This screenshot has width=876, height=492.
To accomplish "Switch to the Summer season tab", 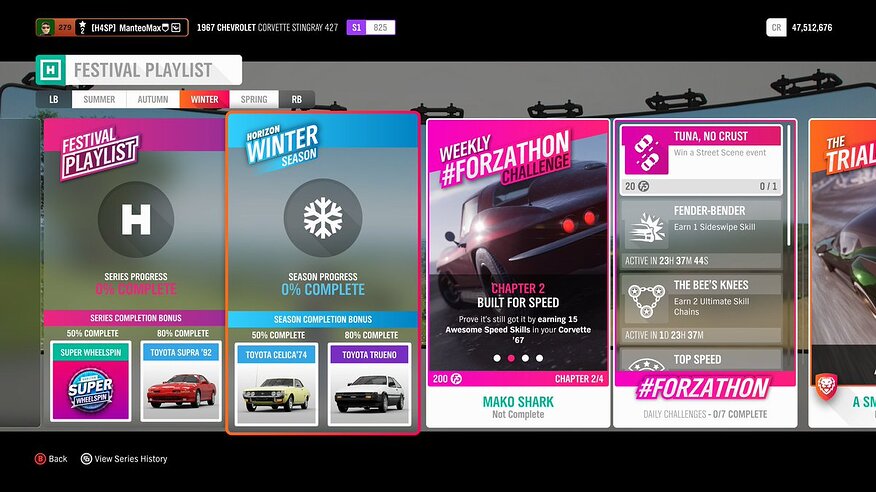I will coord(99,100).
